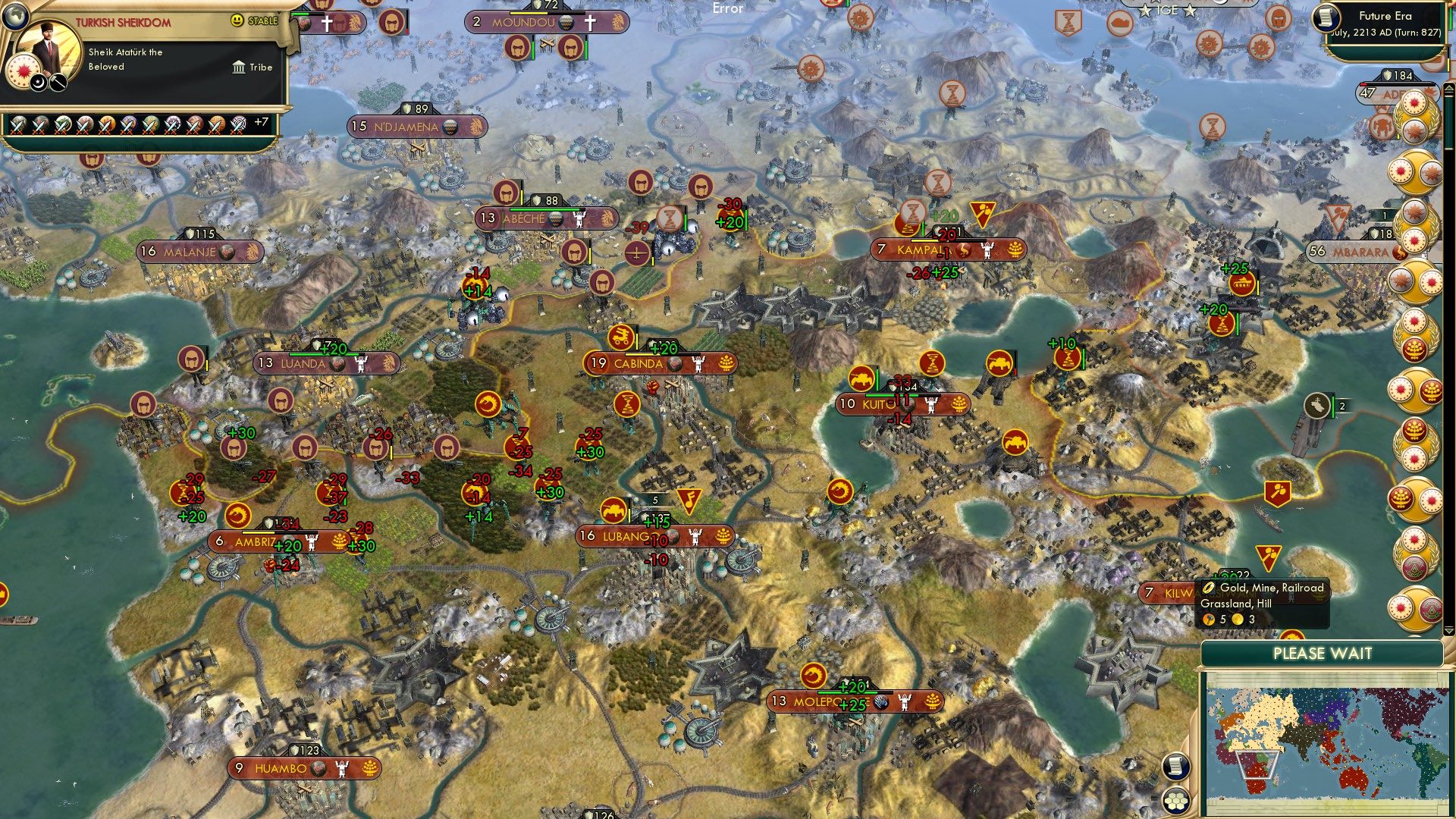
Task: Toggle the gear construction icon near IGE
Action: pos(1210,43)
